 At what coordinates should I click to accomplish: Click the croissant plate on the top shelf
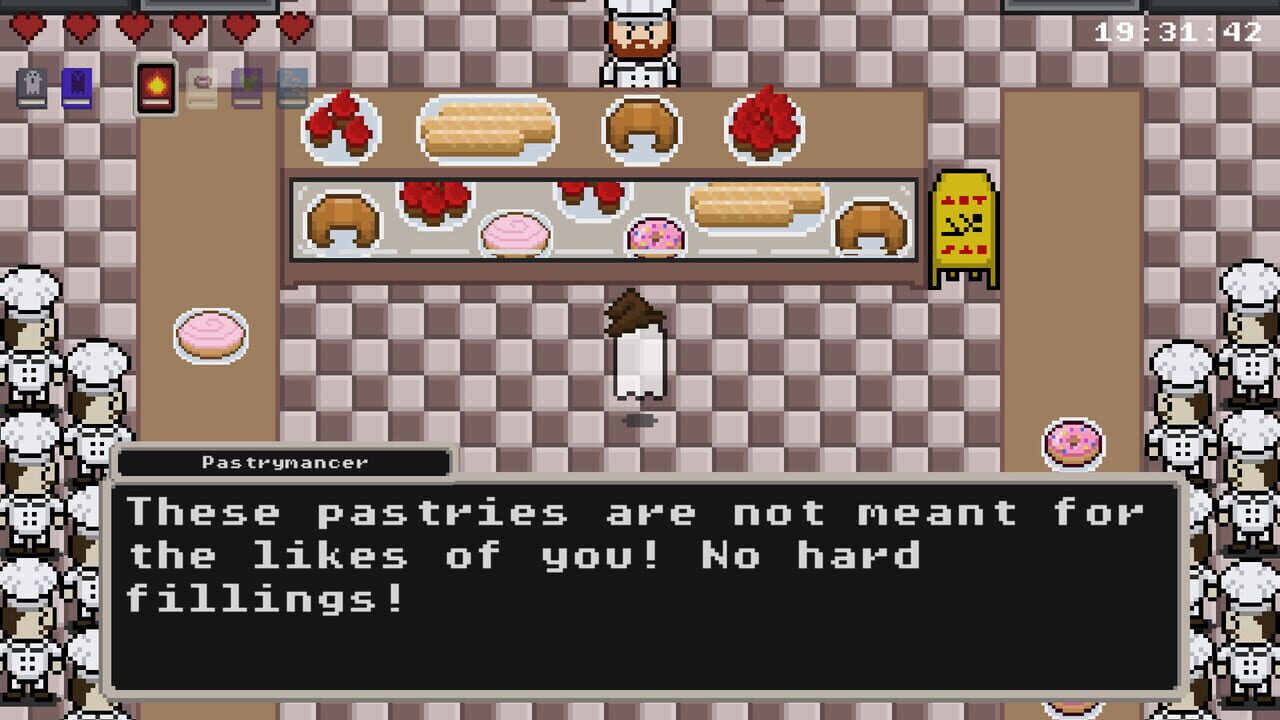coord(640,130)
